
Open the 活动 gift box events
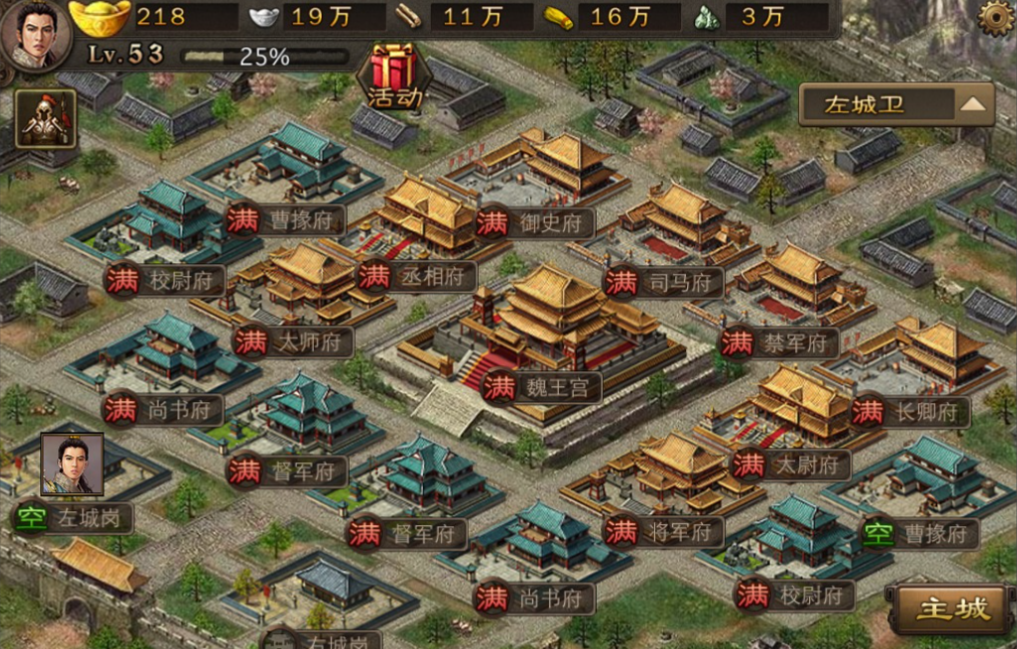point(394,73)
